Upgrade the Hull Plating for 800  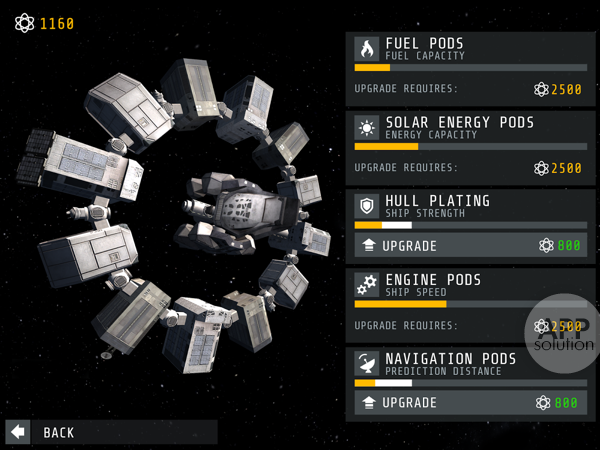(x=470, y=246)
